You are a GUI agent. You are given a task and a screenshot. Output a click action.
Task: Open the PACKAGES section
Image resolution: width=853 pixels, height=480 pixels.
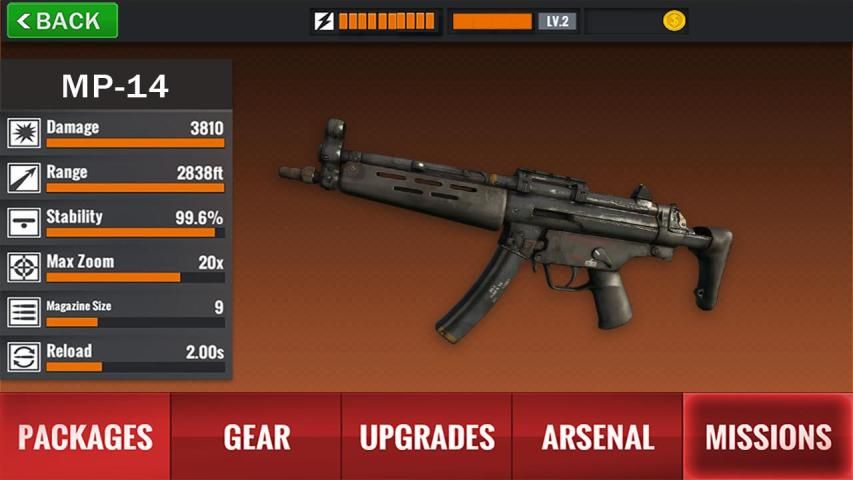click(85, 436)
